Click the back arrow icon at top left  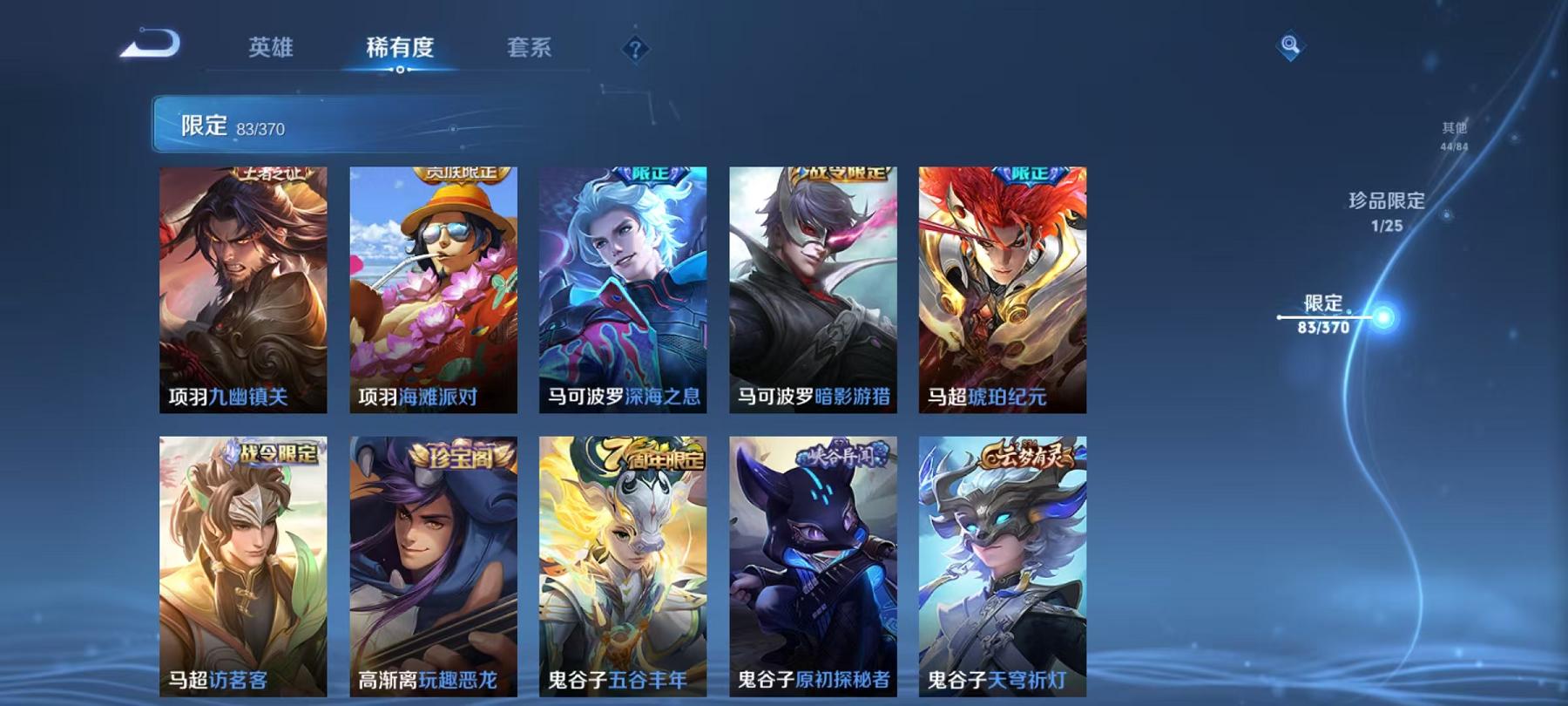coord(147,42)
